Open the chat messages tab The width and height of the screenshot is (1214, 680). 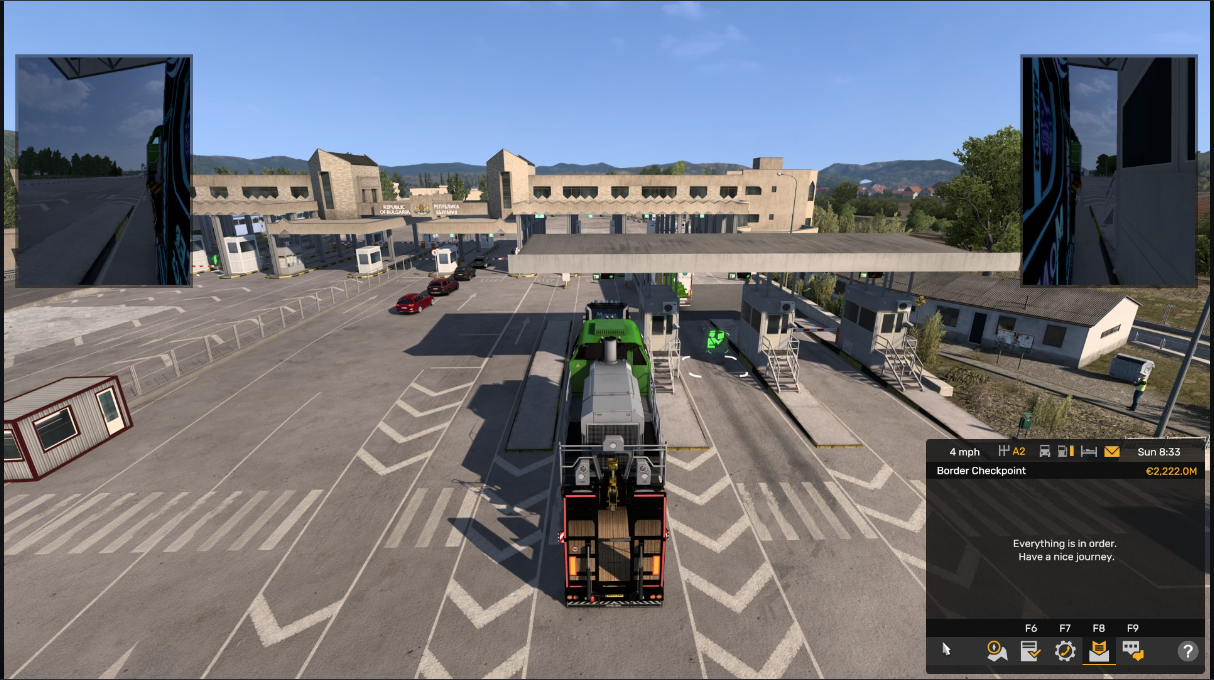tap(1133, 651)
